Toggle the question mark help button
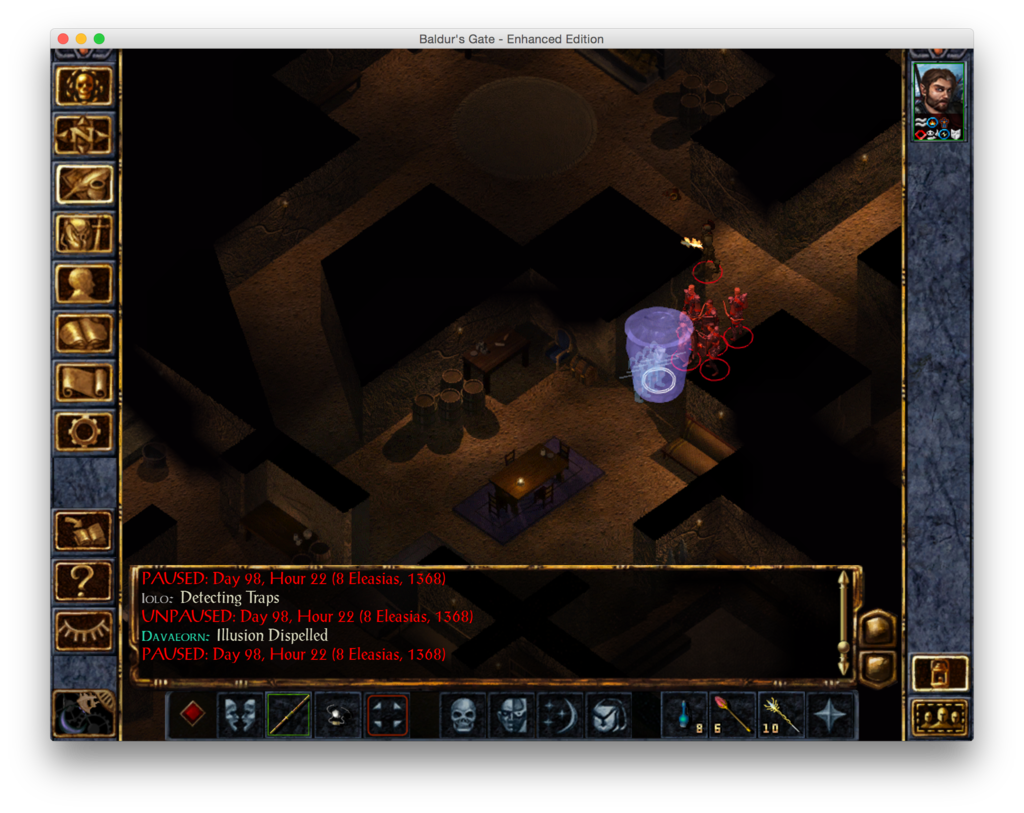1024x813 pixels. point(84,579)
